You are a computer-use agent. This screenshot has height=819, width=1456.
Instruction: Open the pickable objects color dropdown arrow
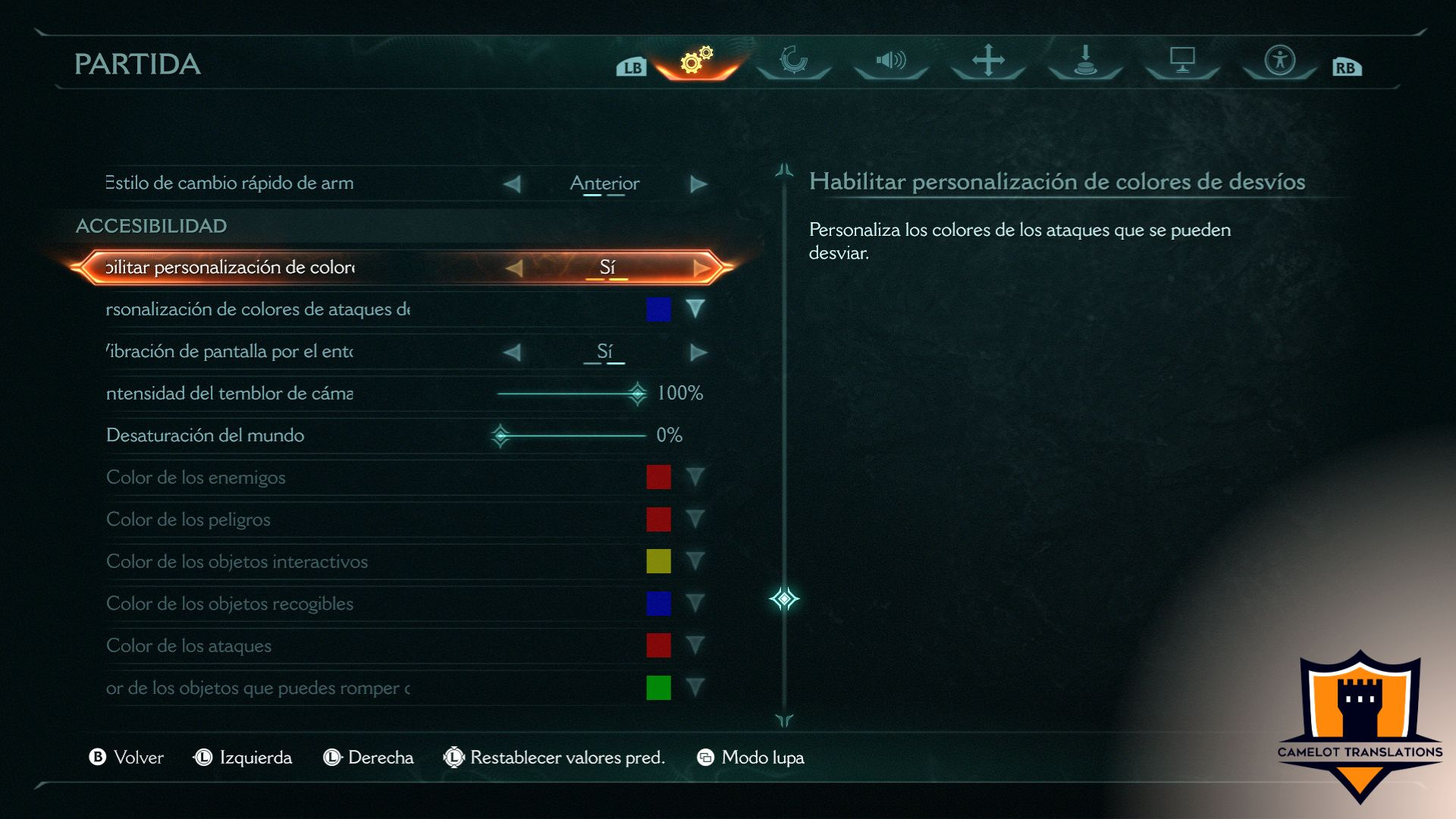click(695, 604)
